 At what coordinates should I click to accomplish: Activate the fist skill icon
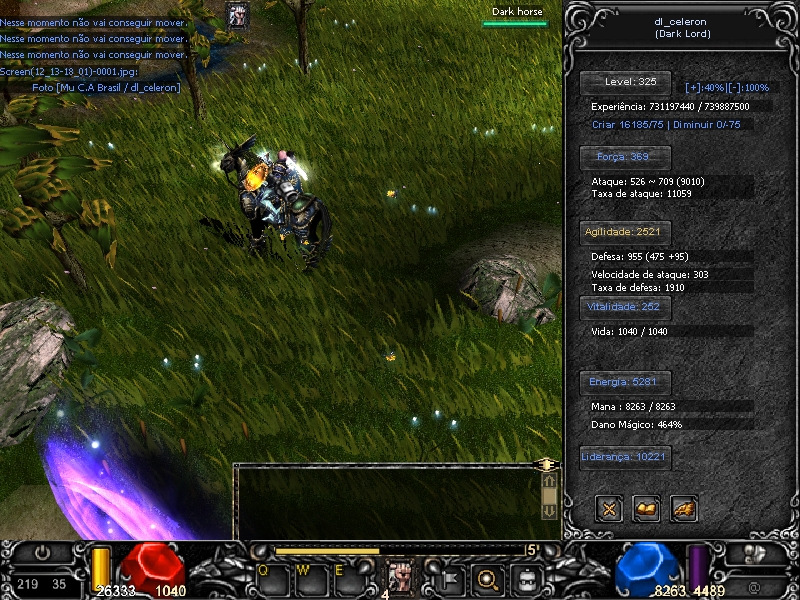[402, 578]
